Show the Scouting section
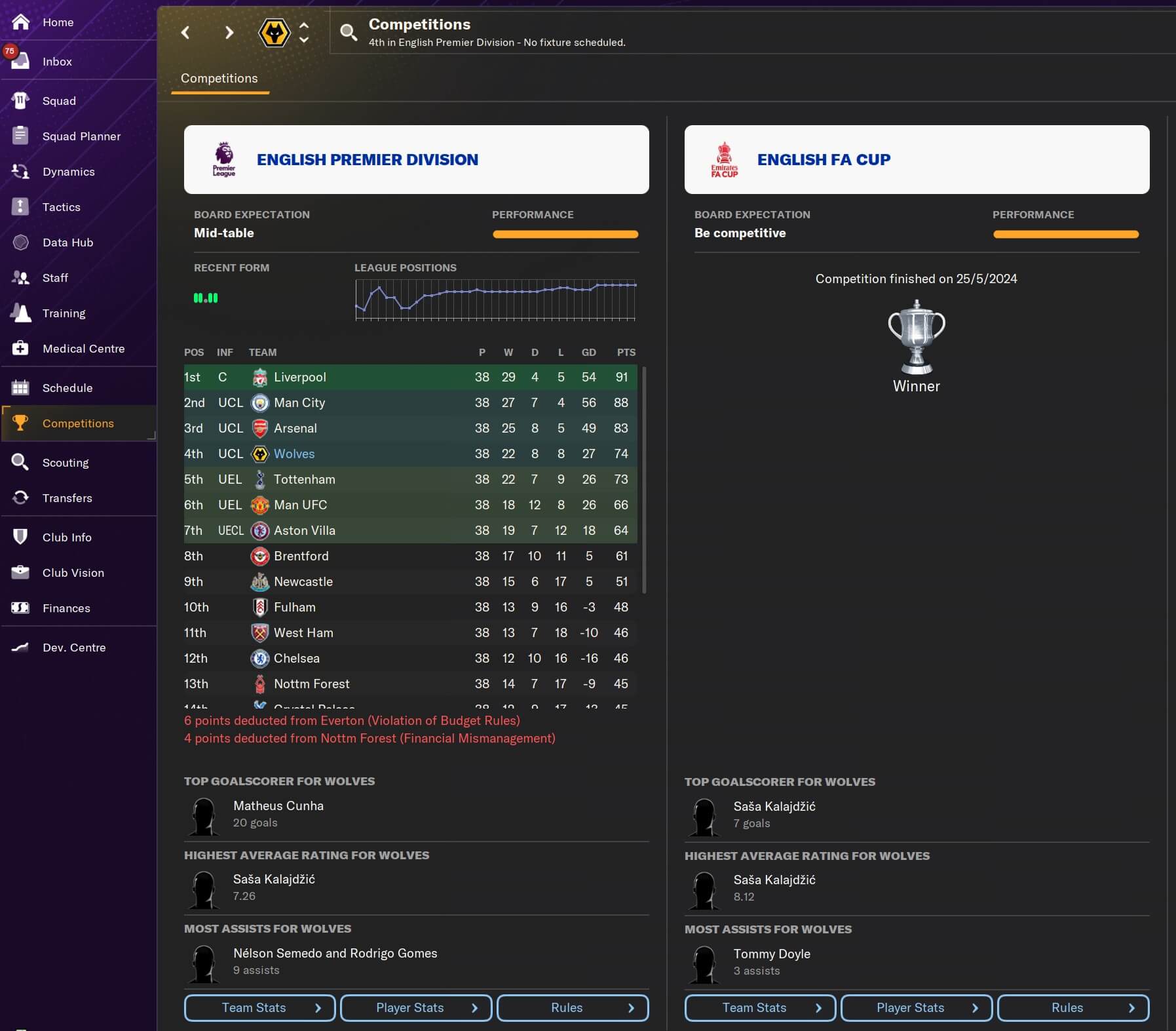This screenshot has height=1031, width=1176. tap(66, 463)
